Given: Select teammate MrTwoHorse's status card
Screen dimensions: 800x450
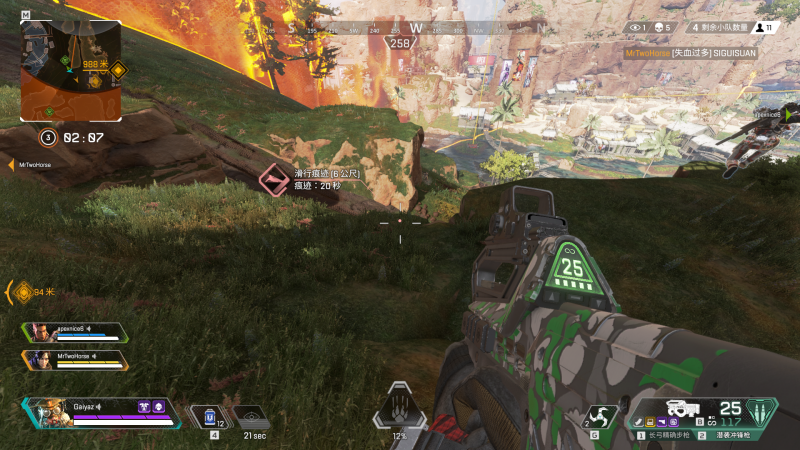Looking at the screenshot, I should 75,359.
